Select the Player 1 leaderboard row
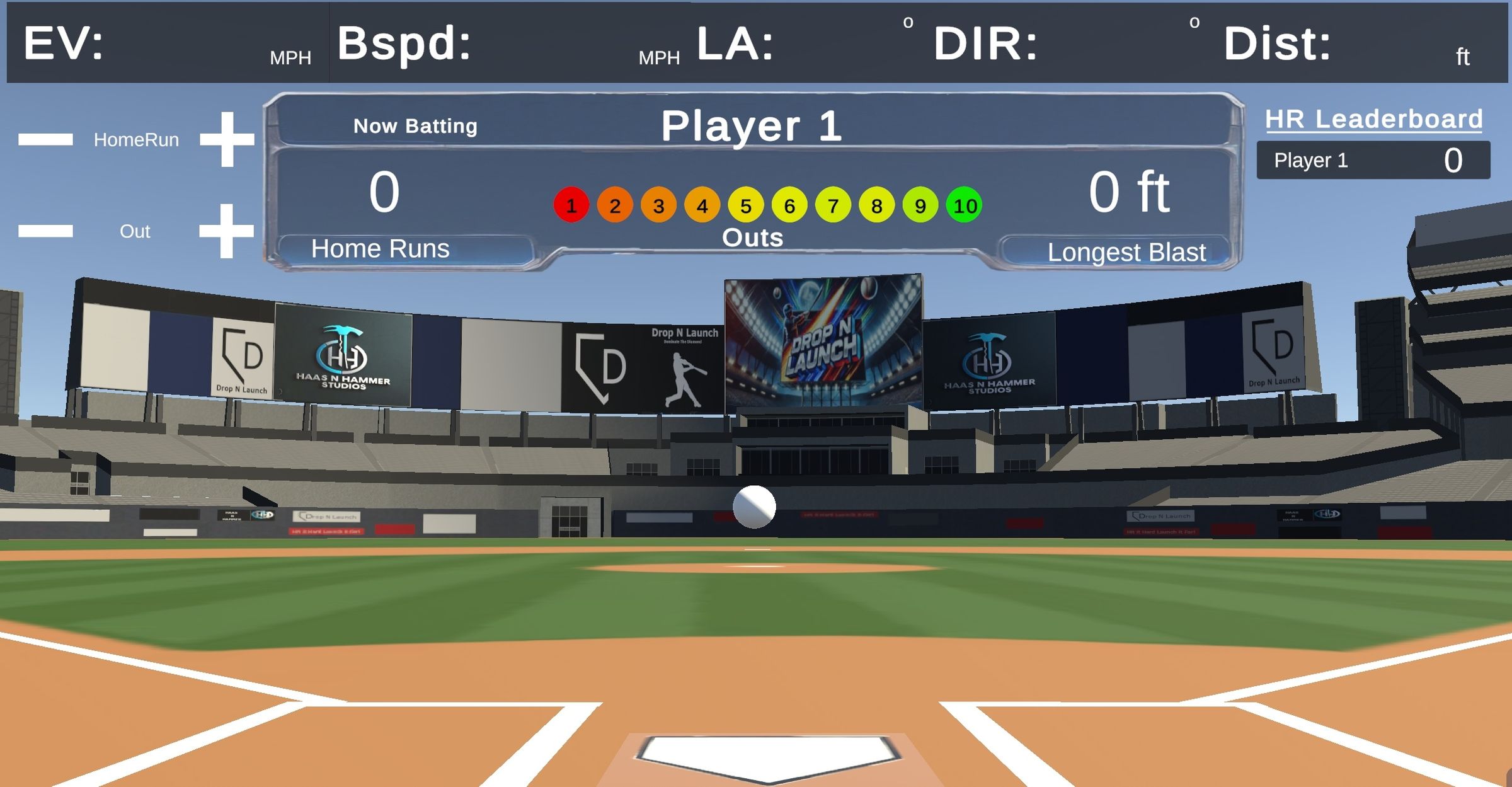This screenshot has width=1512, height=787. (x=1373, y=160)
